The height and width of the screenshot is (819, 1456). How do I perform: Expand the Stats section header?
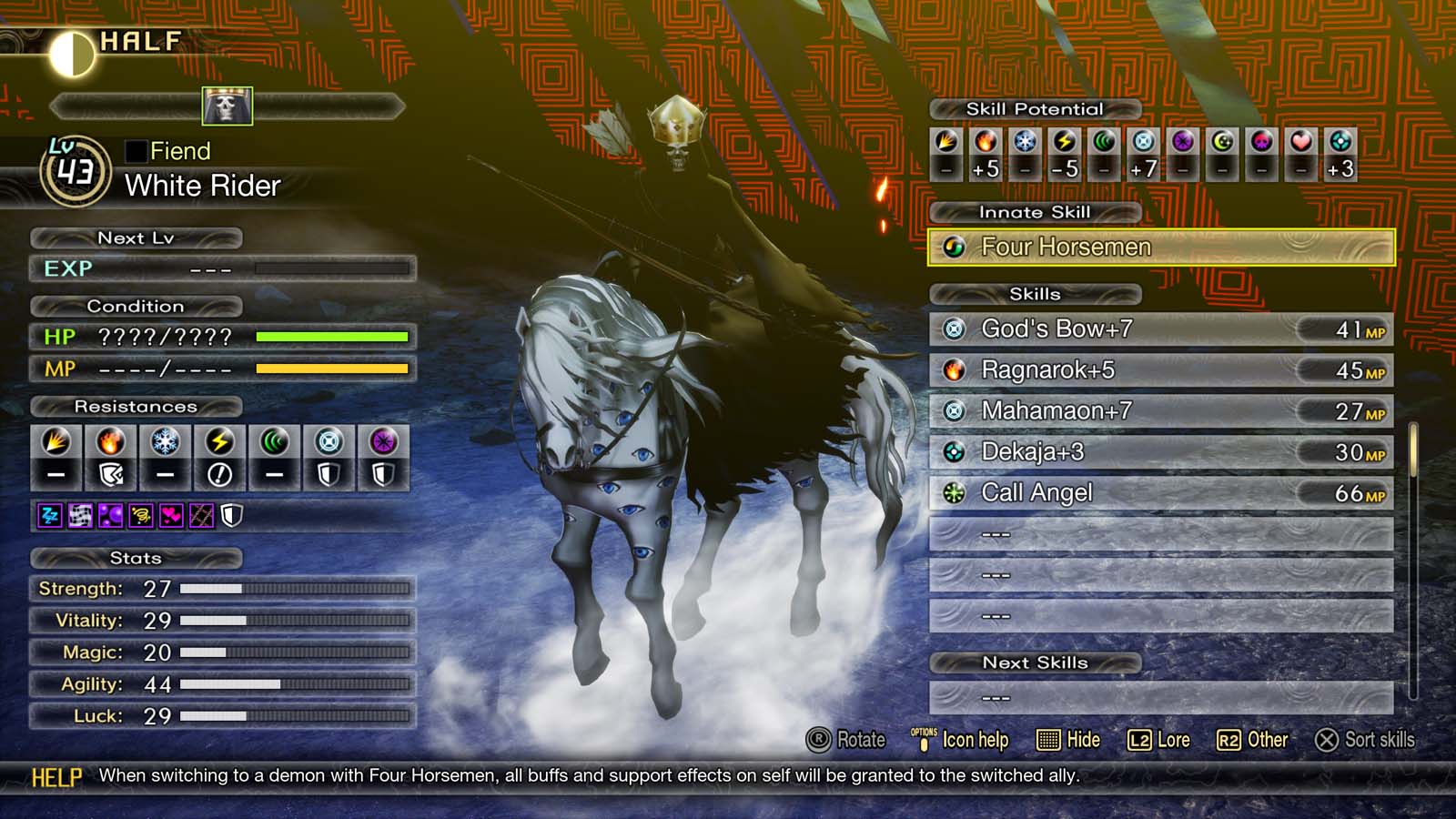pyautogui.click(x=135, y=559)
